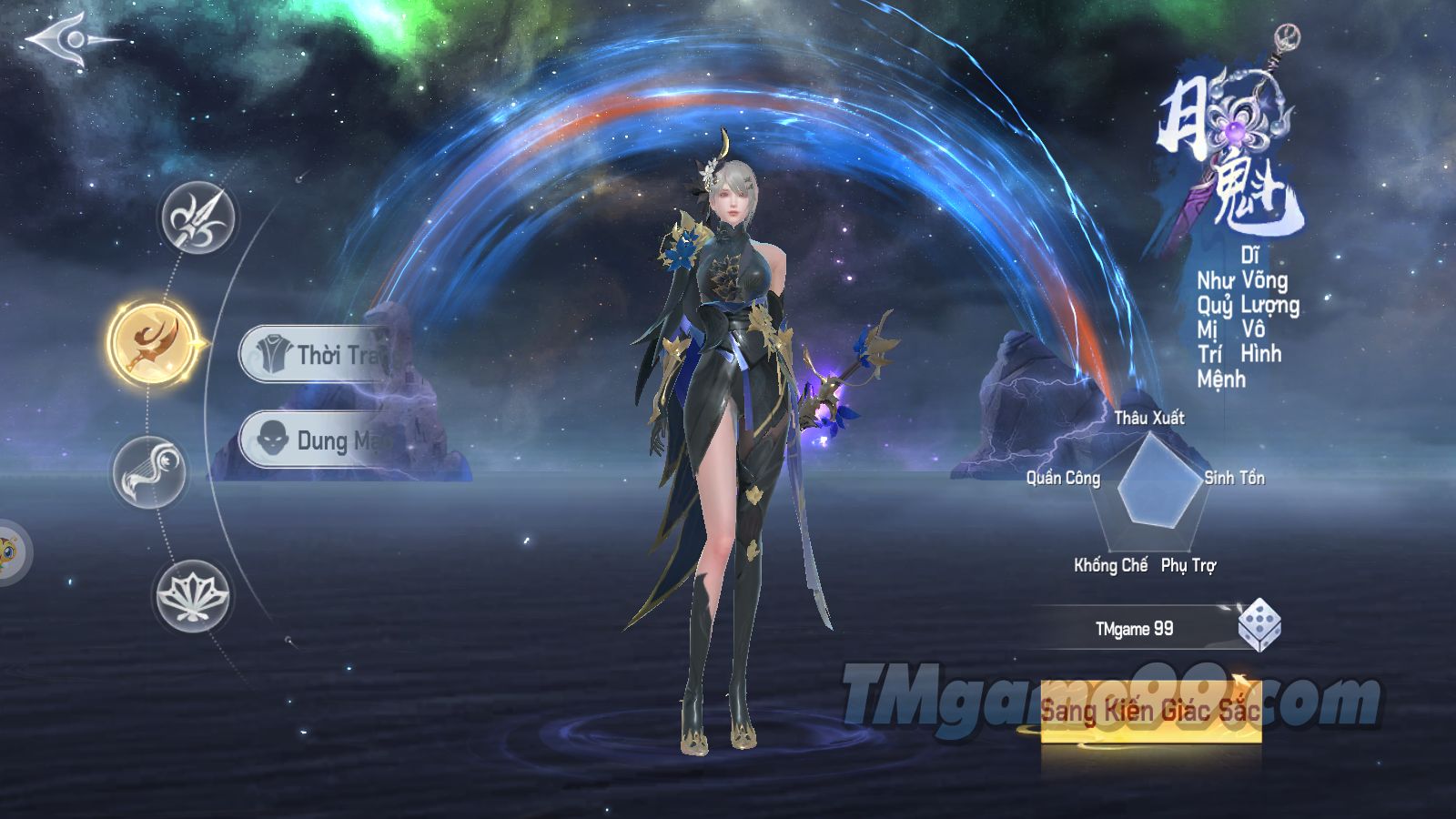Open the Dung Mạo appearance option

320,440
